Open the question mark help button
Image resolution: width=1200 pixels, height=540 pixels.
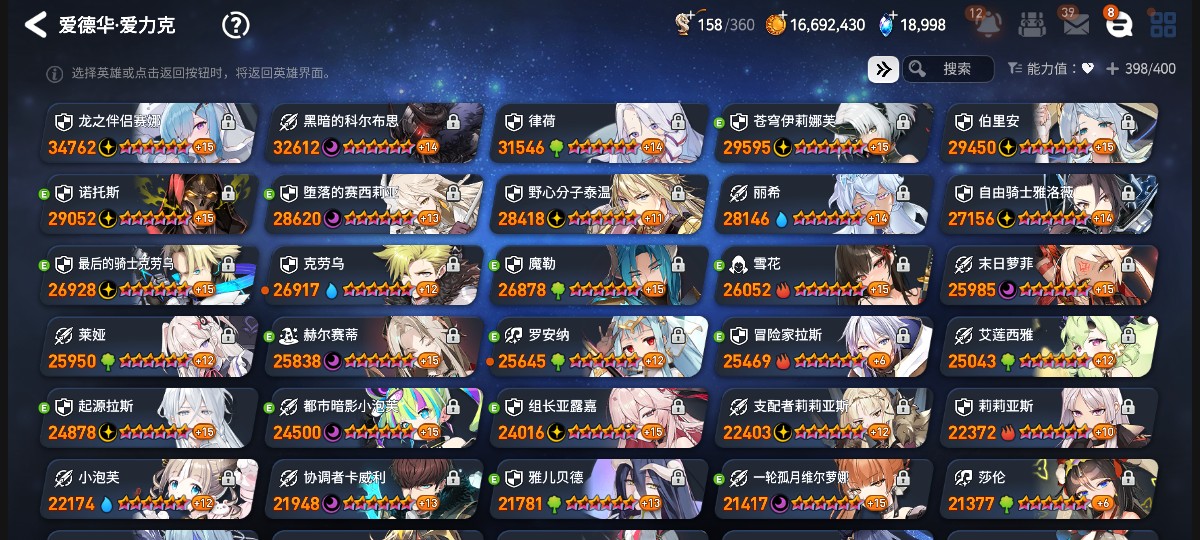(x=235, y=25)
